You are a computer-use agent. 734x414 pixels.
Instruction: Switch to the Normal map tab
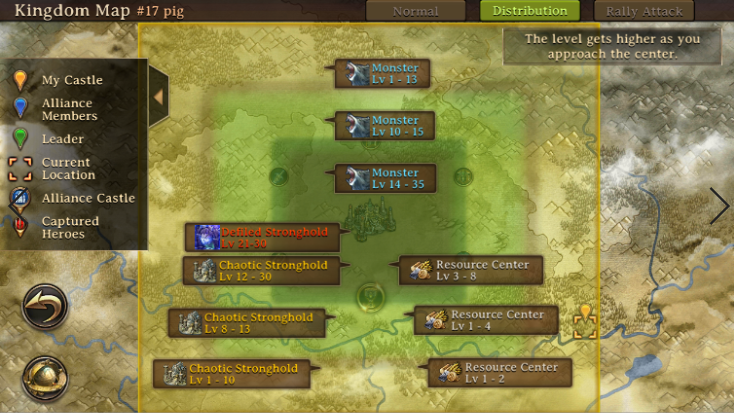coord(415,11)
